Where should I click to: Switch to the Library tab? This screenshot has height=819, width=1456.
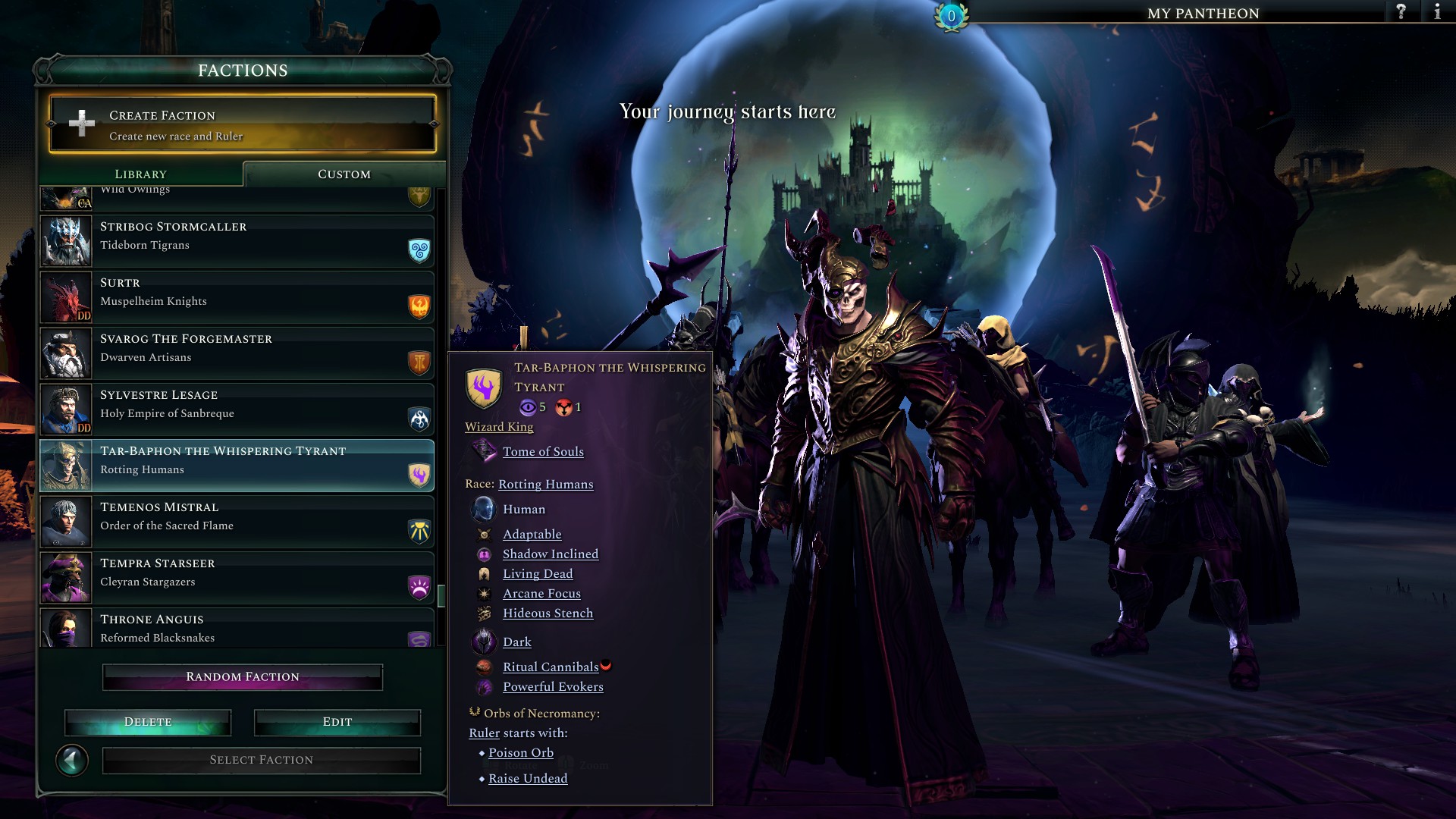point(141,174)
